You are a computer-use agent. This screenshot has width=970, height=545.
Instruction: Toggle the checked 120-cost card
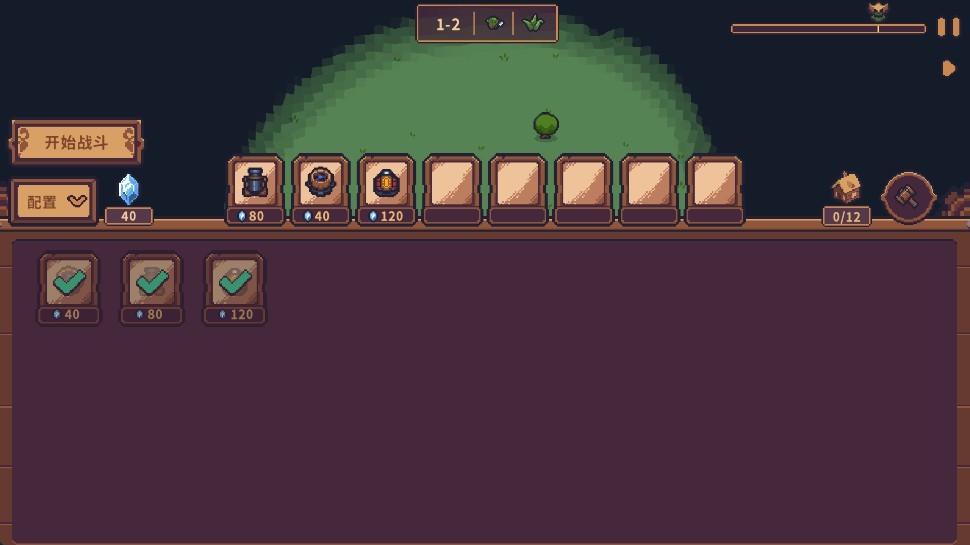(235, 282)
